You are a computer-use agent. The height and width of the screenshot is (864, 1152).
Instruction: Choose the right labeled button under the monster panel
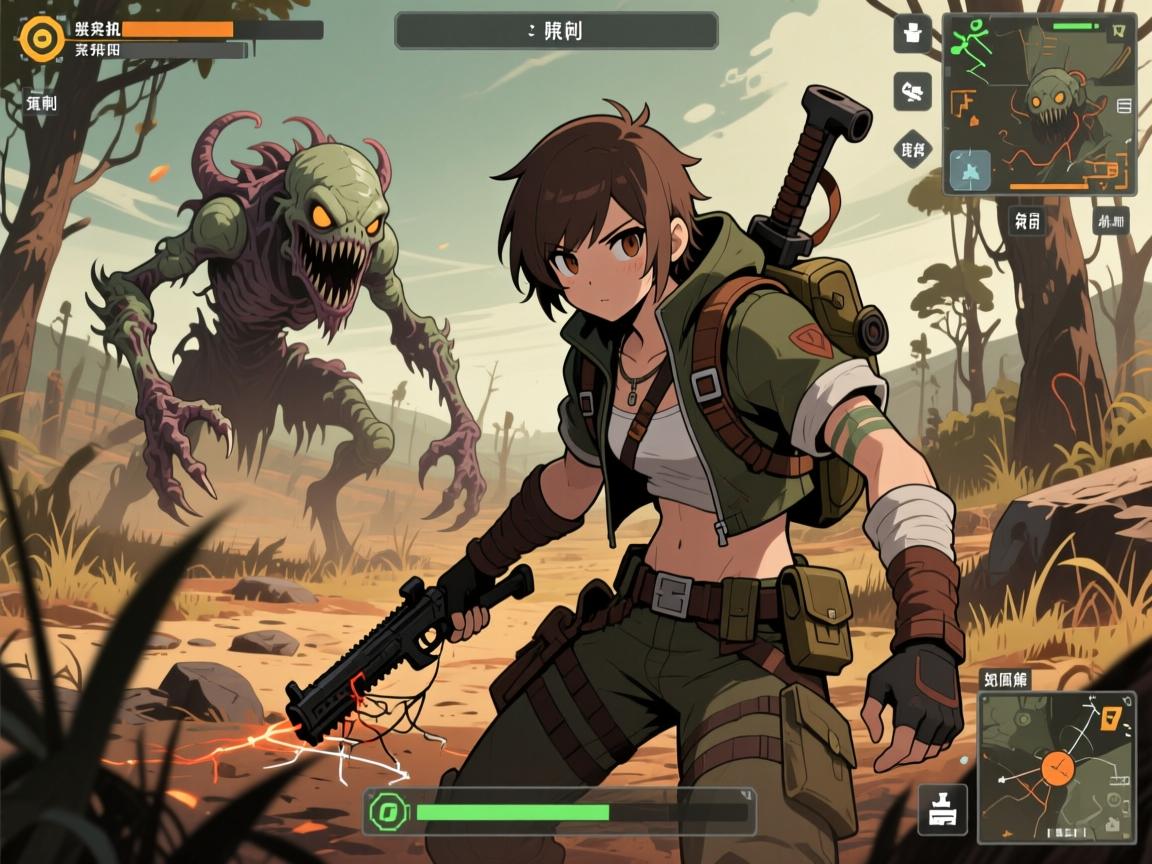coord(1109,219)
